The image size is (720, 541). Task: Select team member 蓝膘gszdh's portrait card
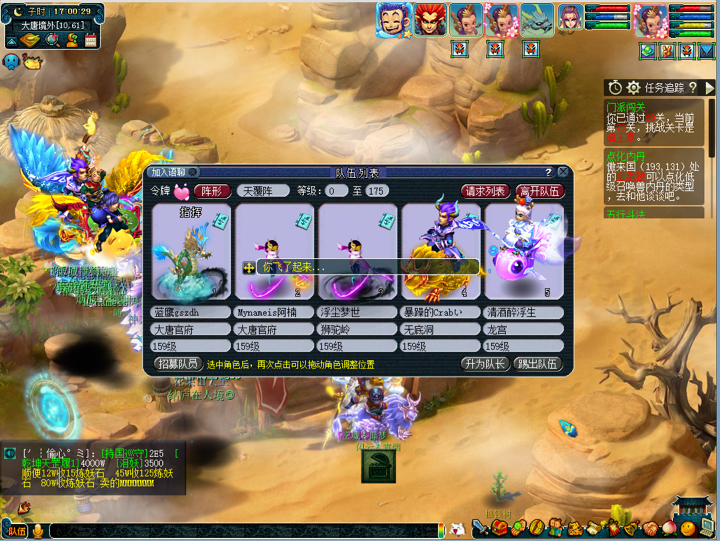coord(189,253)
